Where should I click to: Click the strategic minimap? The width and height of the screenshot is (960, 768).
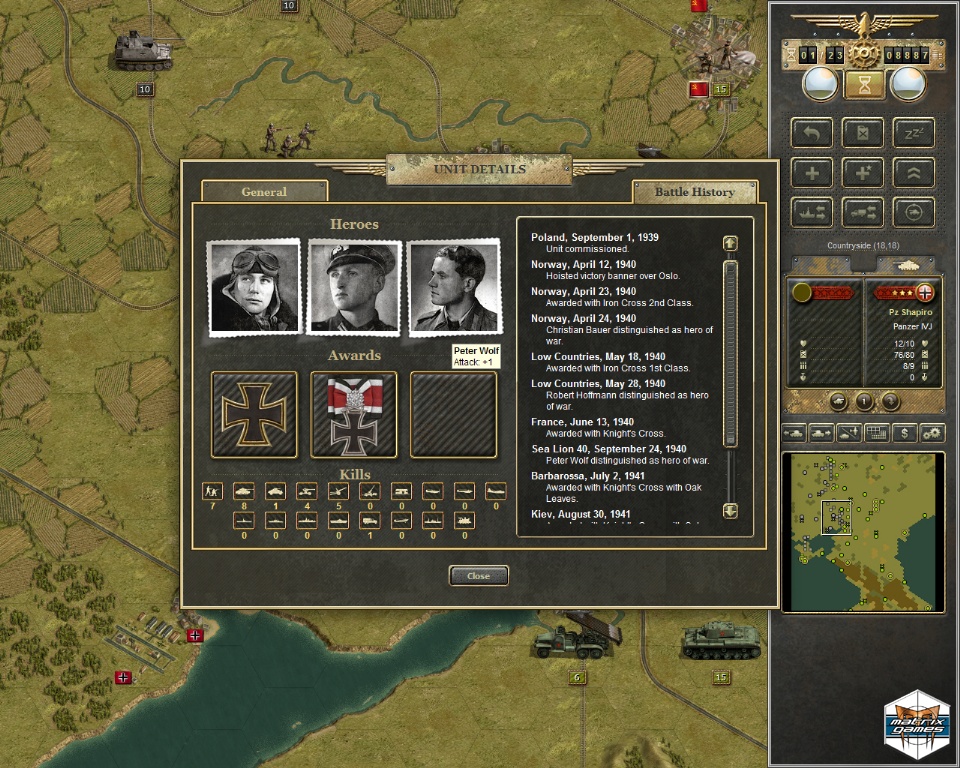click(x=862, y=531)
